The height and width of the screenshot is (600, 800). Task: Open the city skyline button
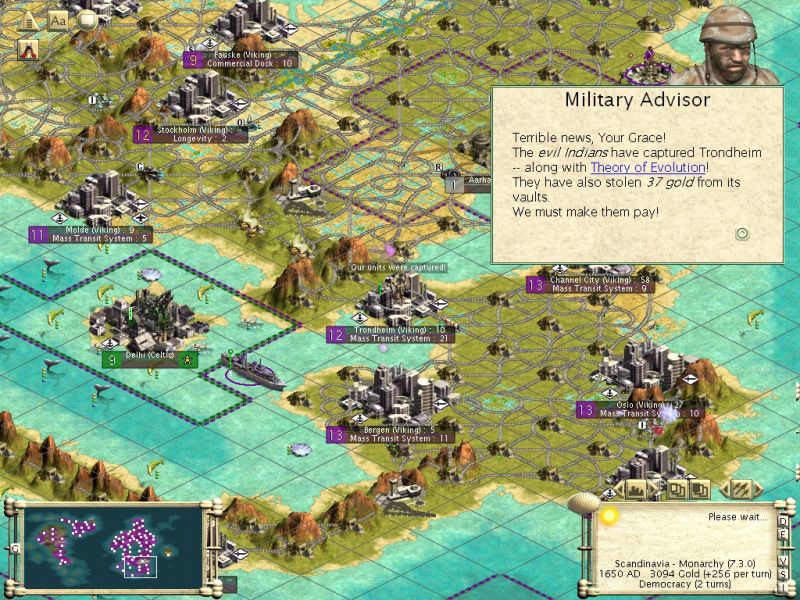click(x=637, y=489)
